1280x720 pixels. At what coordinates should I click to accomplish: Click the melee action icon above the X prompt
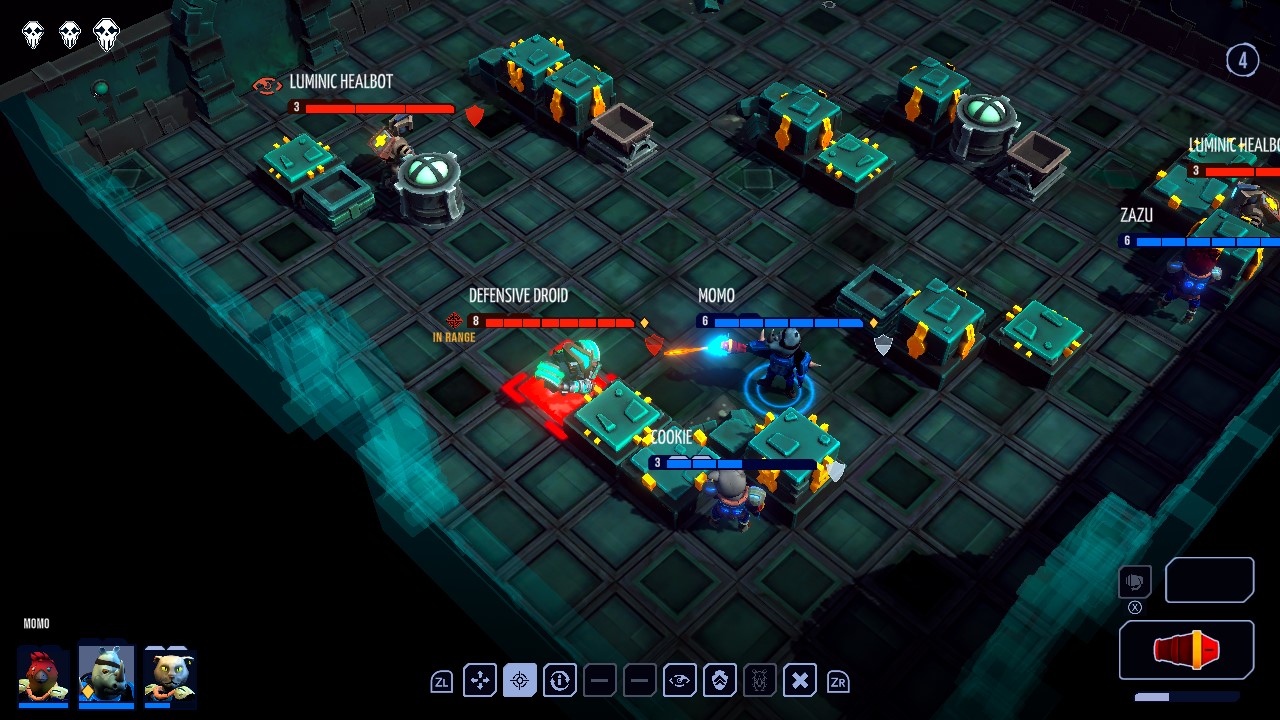click(x=1133, y=581)
